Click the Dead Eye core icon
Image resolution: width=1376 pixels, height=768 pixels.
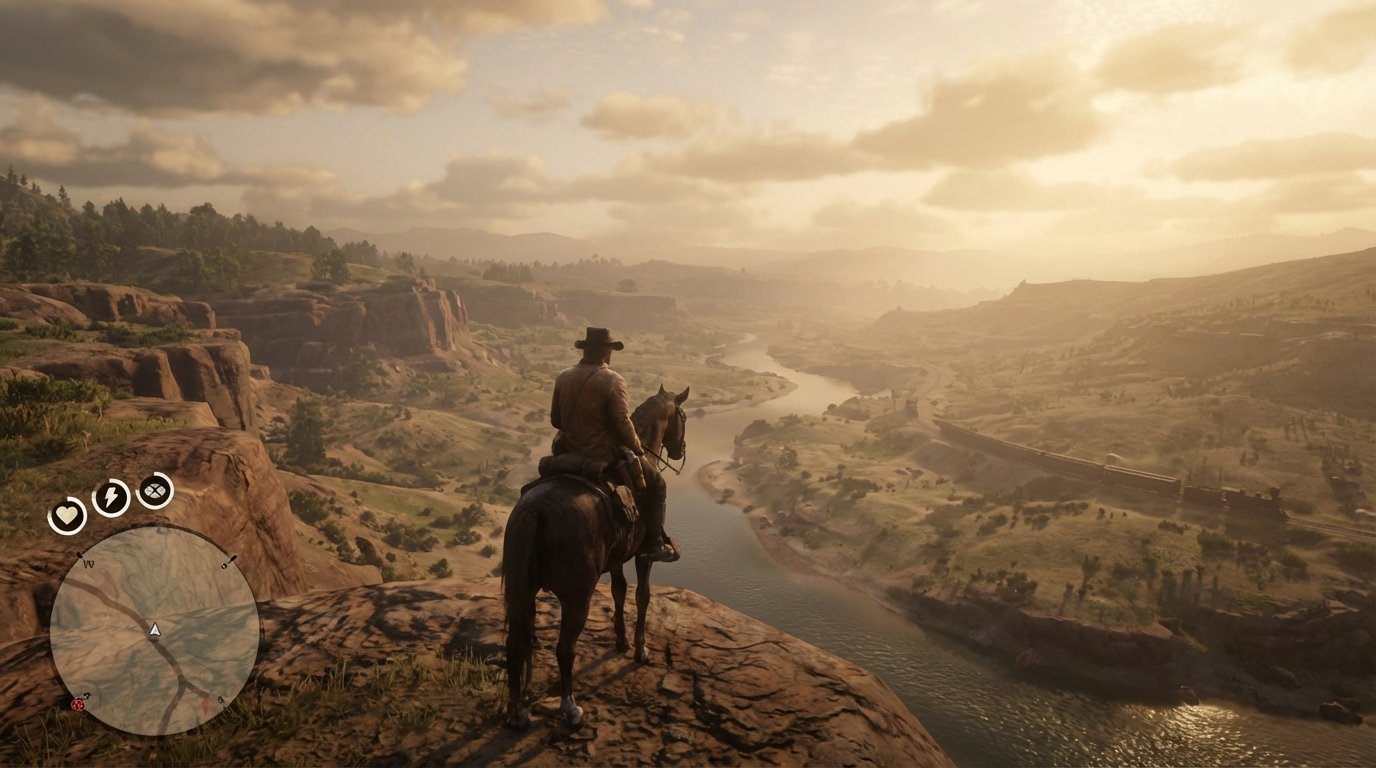(154, 493)
